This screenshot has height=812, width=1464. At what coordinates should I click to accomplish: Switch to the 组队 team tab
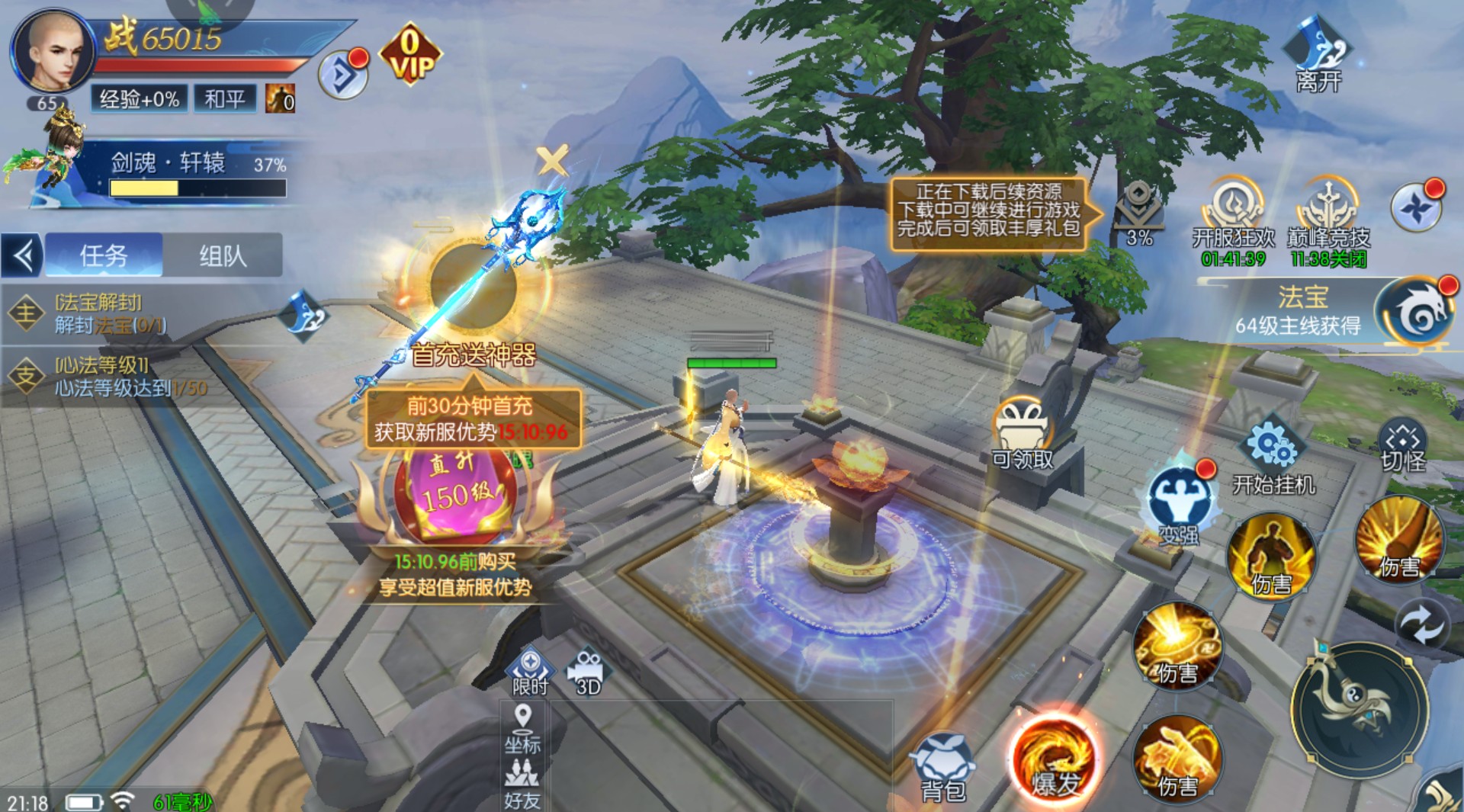223,255
